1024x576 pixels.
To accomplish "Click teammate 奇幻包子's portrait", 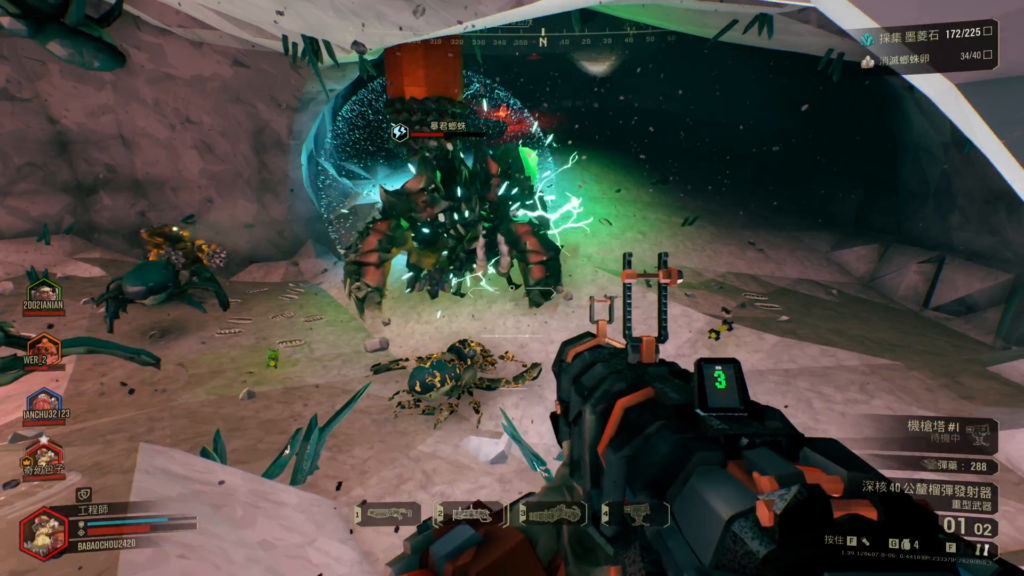I will pos(43,459).
